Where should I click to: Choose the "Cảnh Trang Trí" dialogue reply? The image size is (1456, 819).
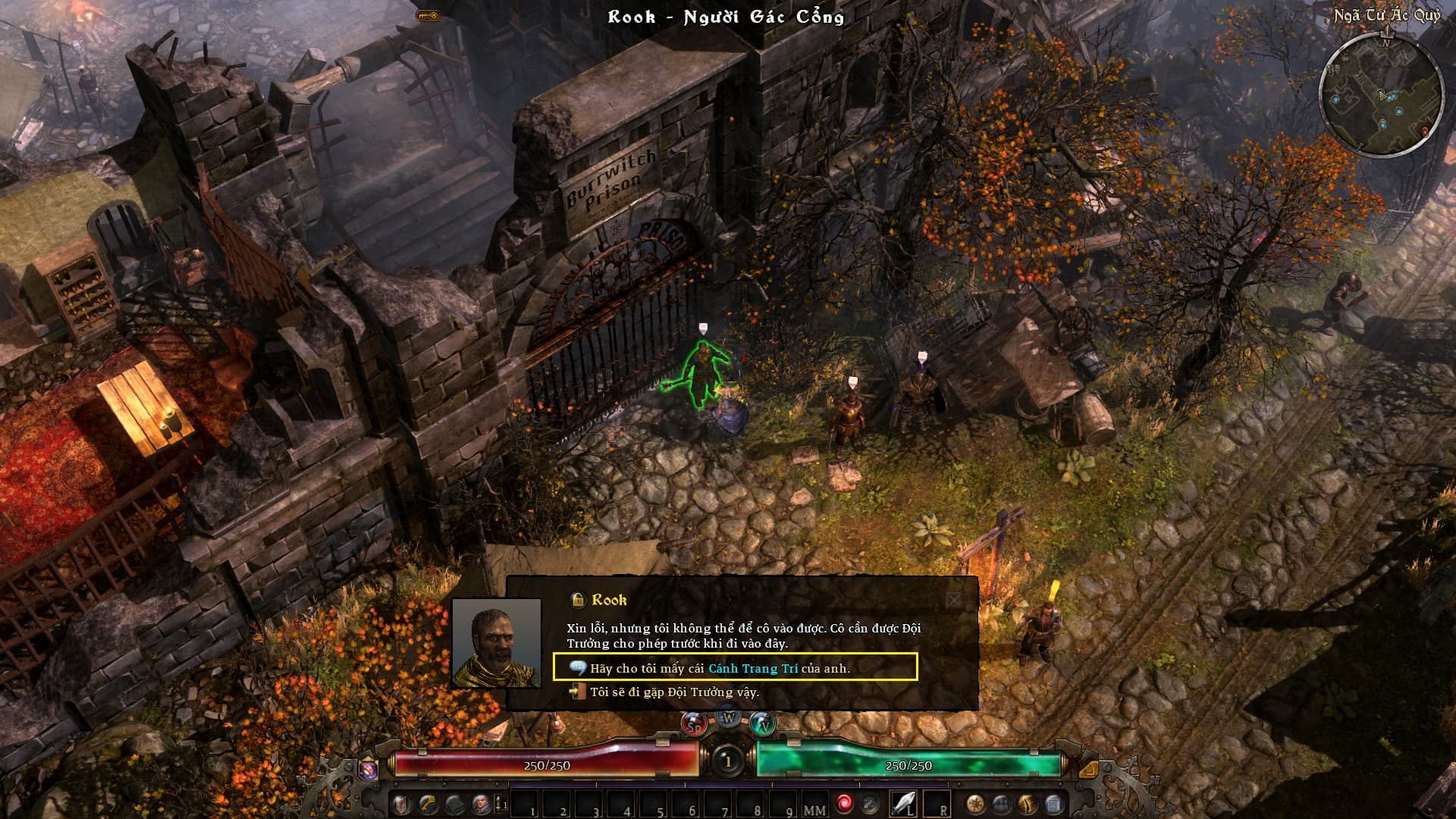tap(734, 668)
